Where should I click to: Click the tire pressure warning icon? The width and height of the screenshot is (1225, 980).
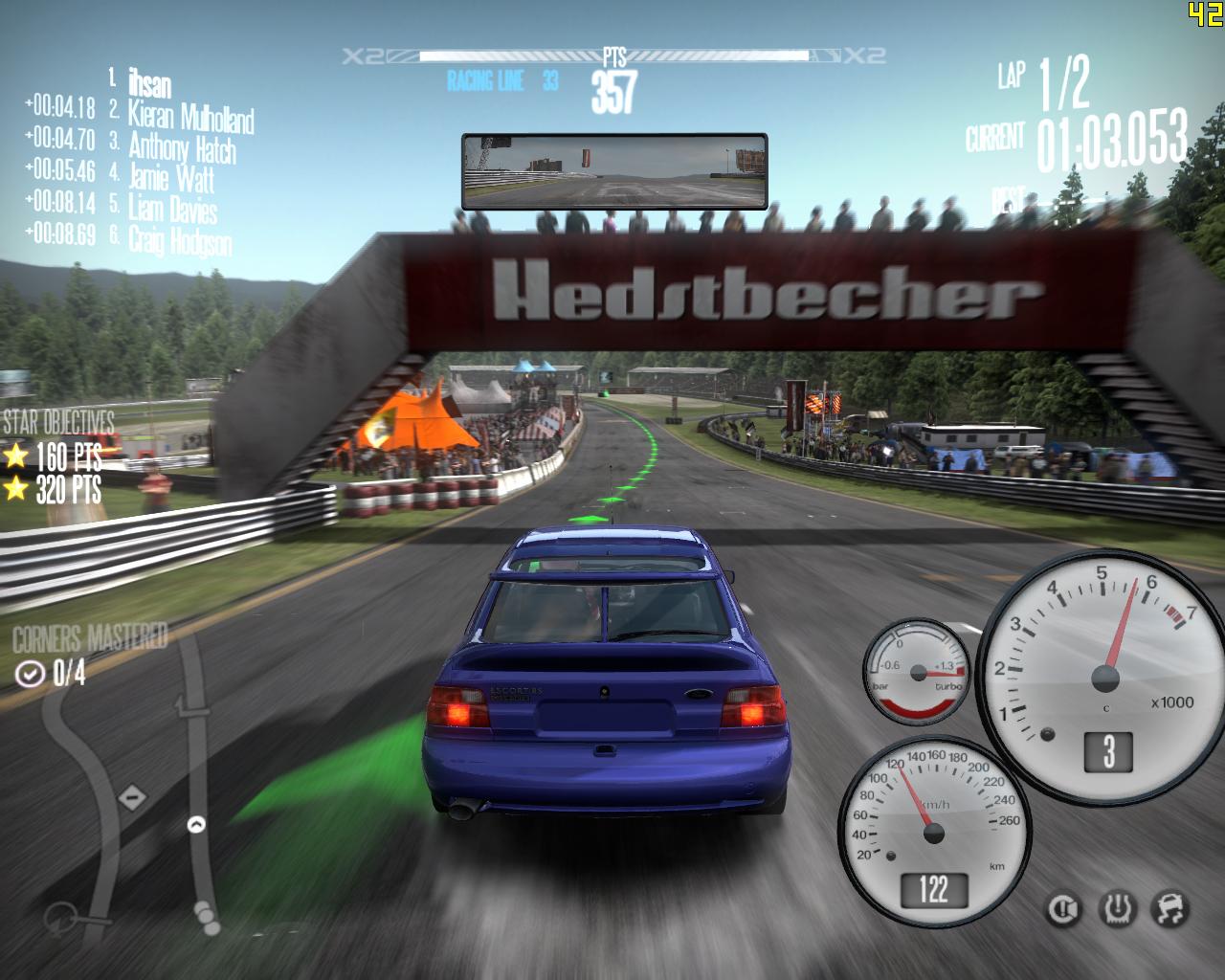tap(1117, 907)
